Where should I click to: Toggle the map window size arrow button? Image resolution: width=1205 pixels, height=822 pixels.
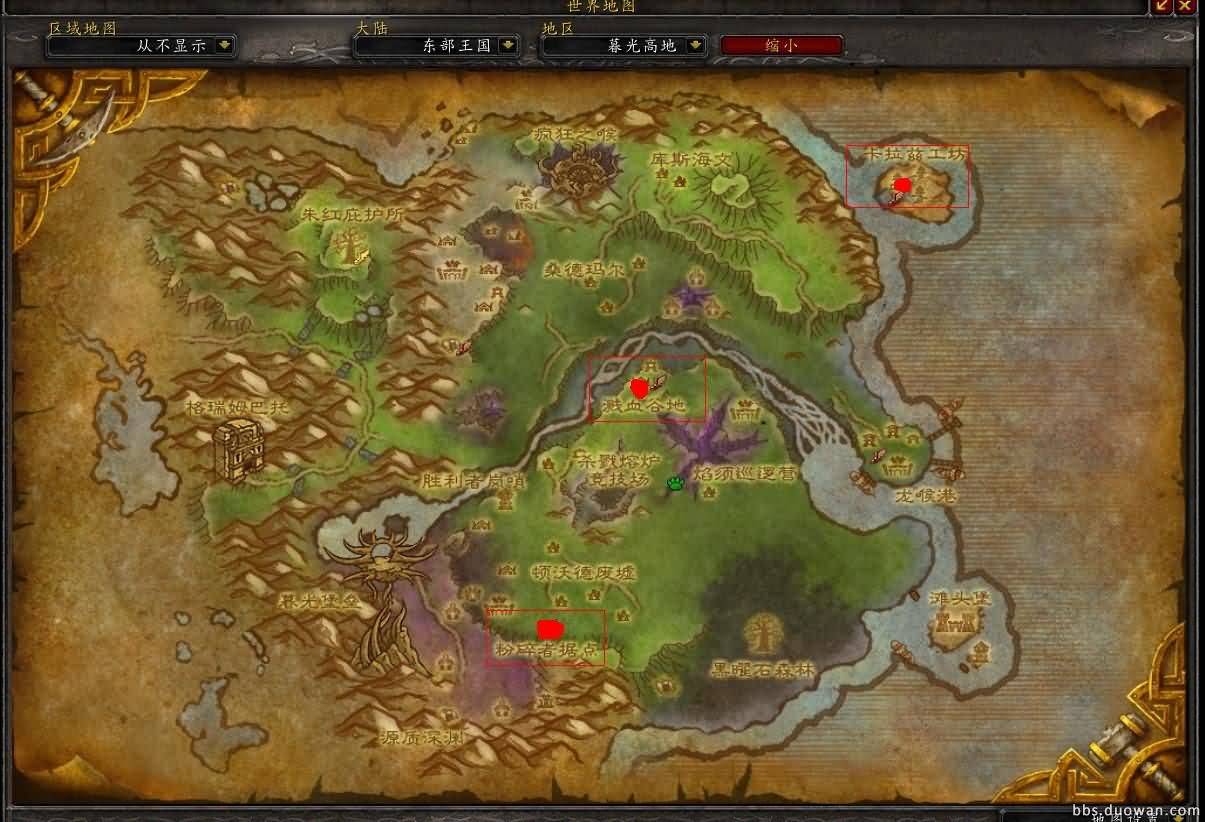click(1162, 6)
